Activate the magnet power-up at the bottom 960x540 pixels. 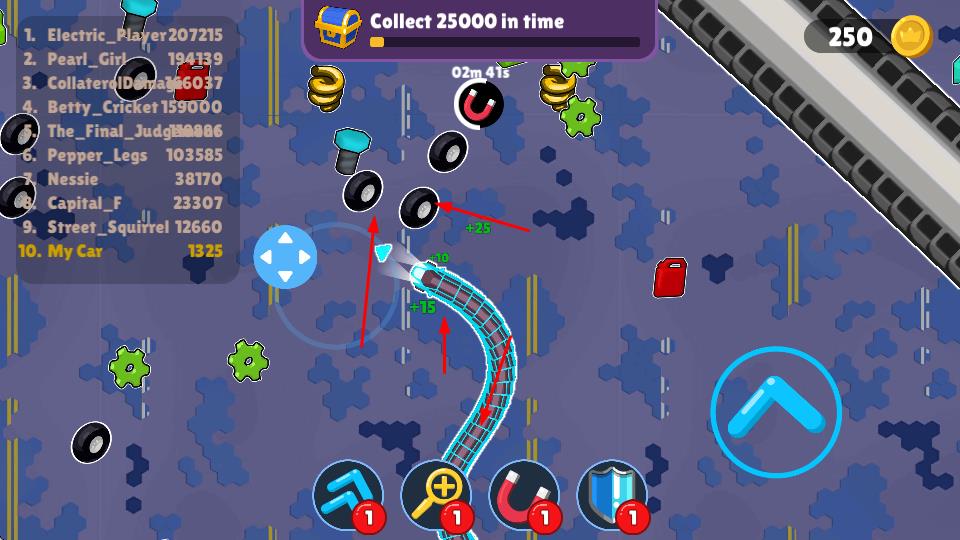tap(524, 495)
